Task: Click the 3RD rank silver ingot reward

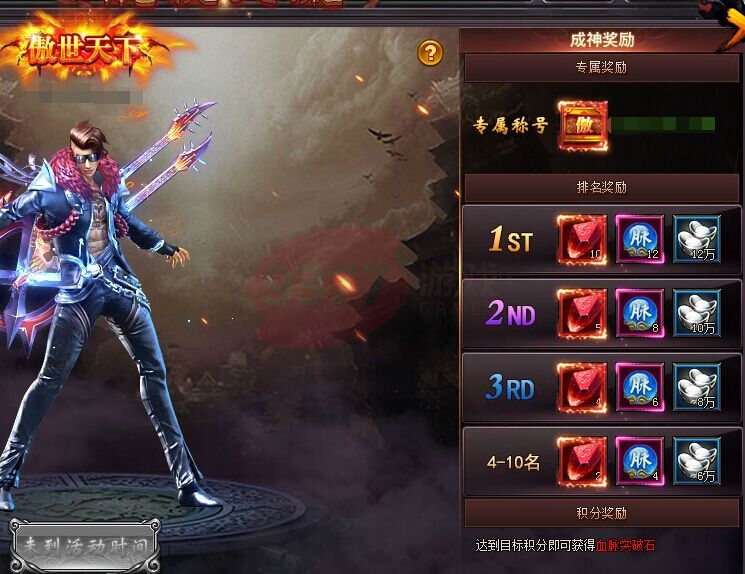Action: [697, 388]
